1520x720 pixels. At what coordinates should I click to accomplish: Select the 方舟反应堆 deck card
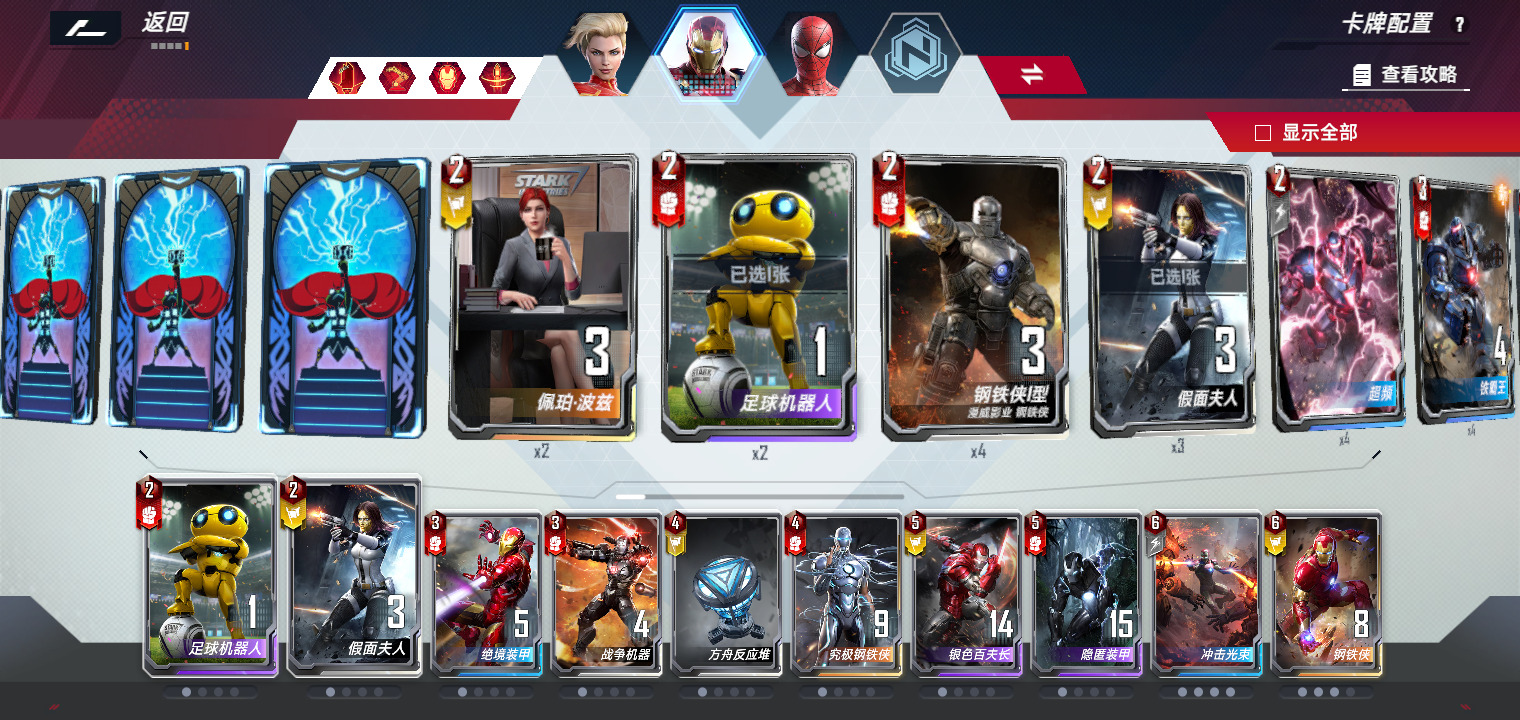[x=727, y=592]
